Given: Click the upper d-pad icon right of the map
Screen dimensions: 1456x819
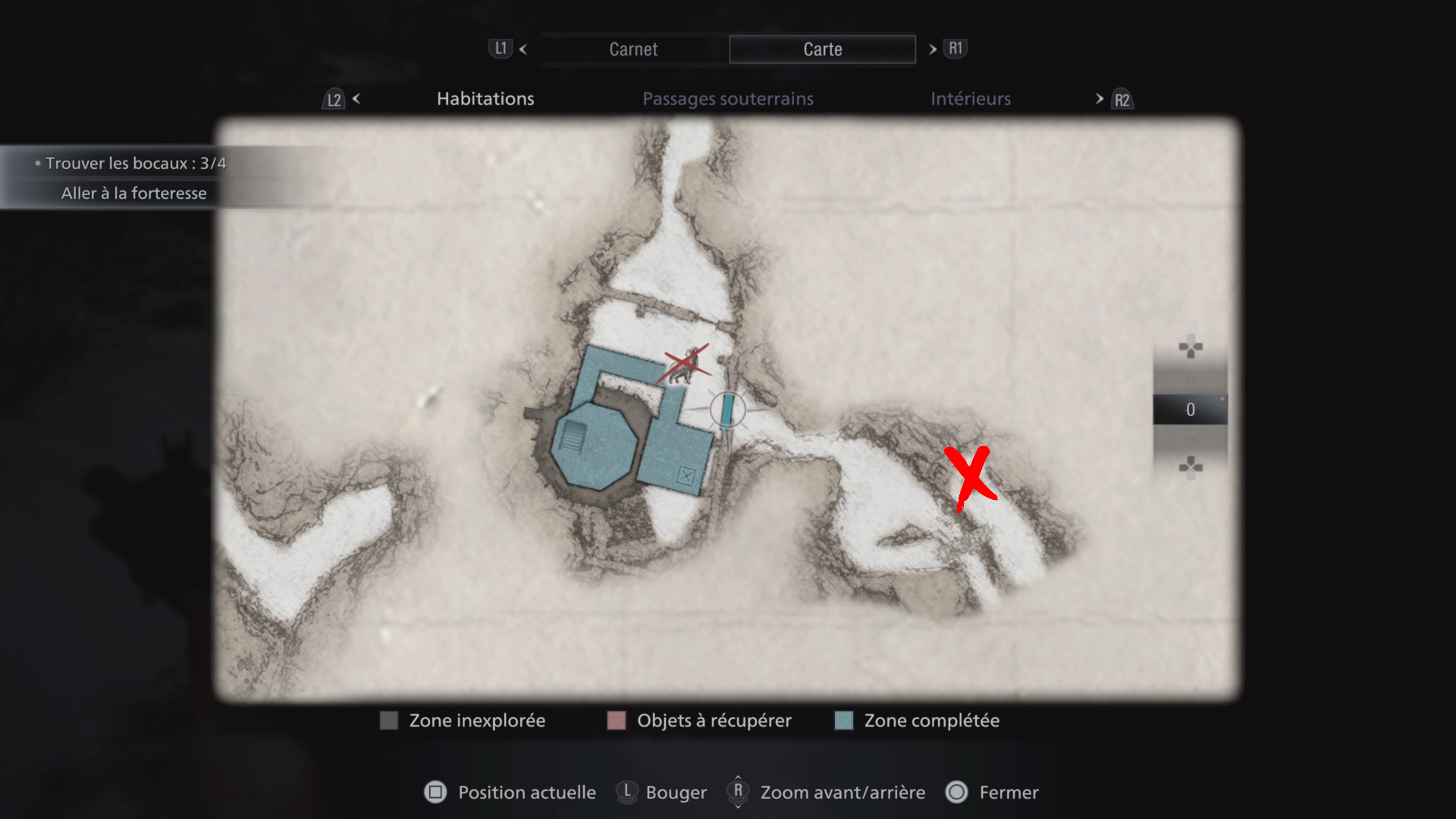Looking at the screenshot, I should pyautogui.click(x=1191, y=347).
